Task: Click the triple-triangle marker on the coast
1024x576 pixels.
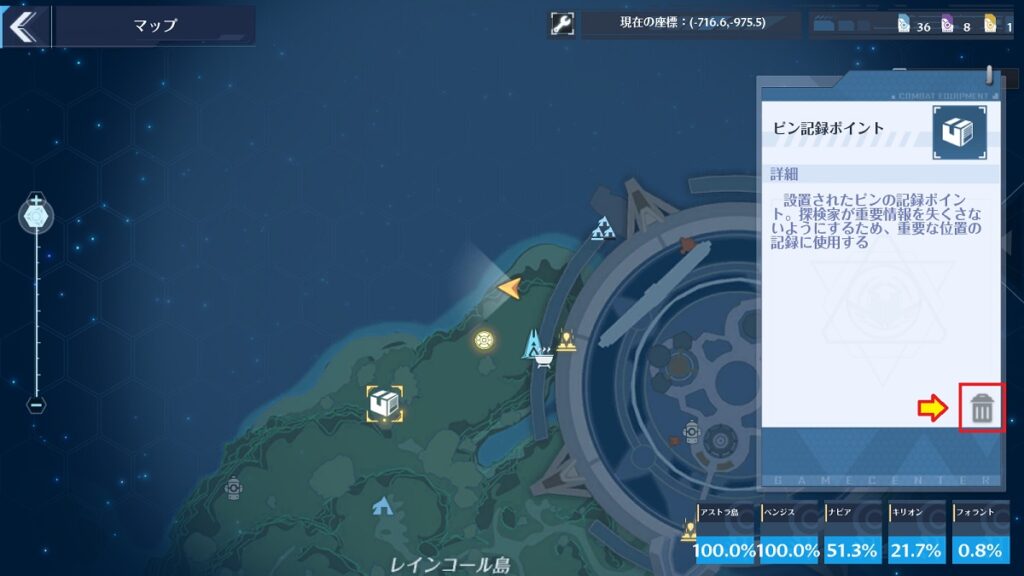Action: pos(602,229)
